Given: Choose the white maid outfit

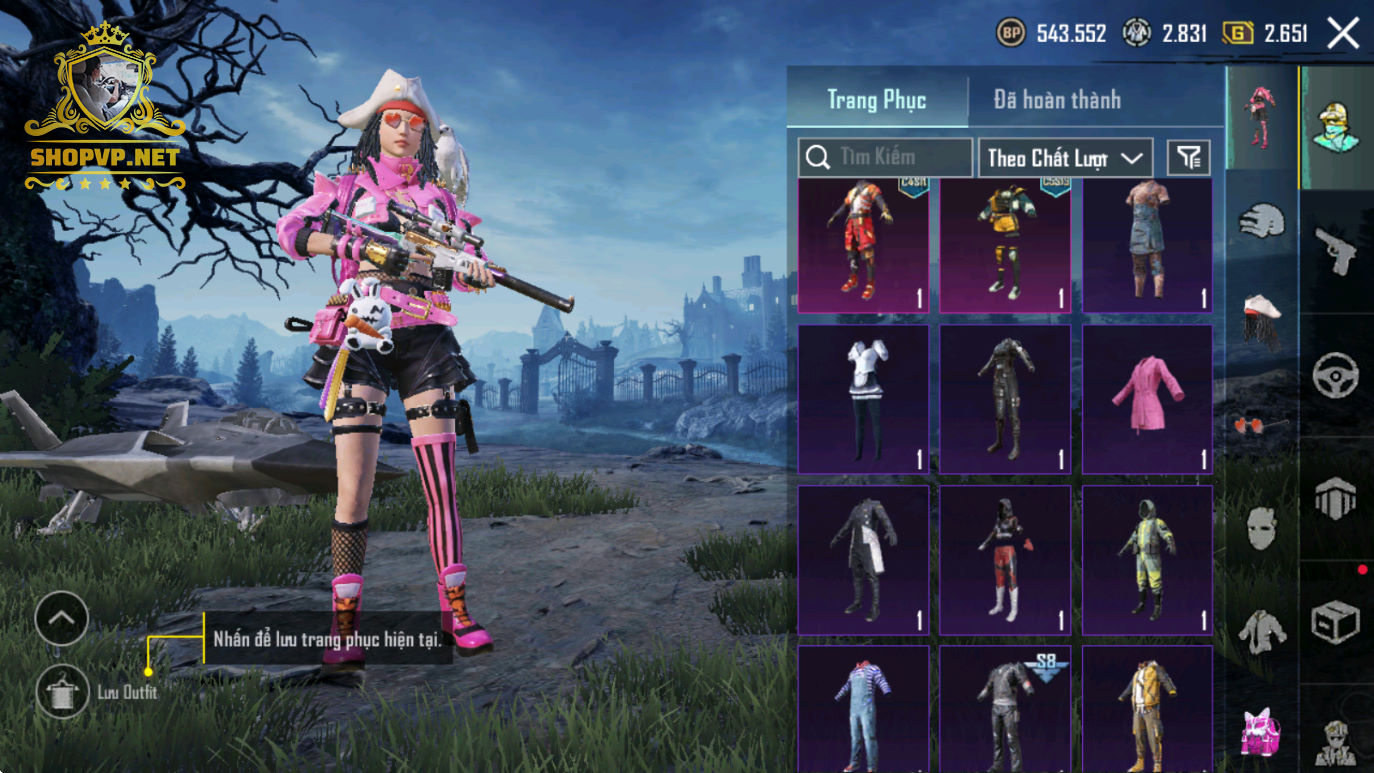Looking at the screenshot, I should pyautogui.click(x=863, y=399).
